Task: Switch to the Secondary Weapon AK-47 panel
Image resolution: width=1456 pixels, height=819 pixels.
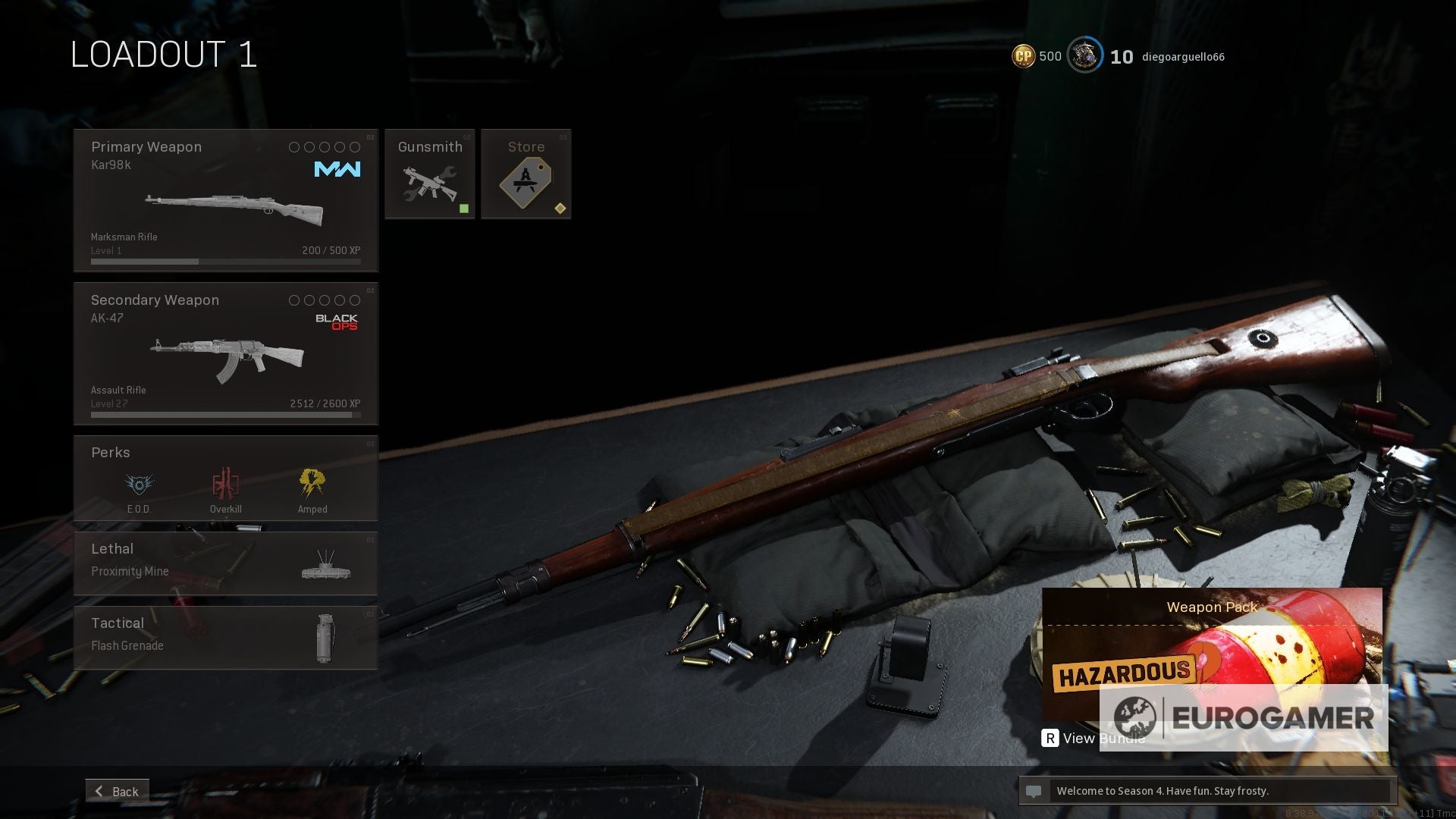Action: pyautogui.click(x=225, y=353)
